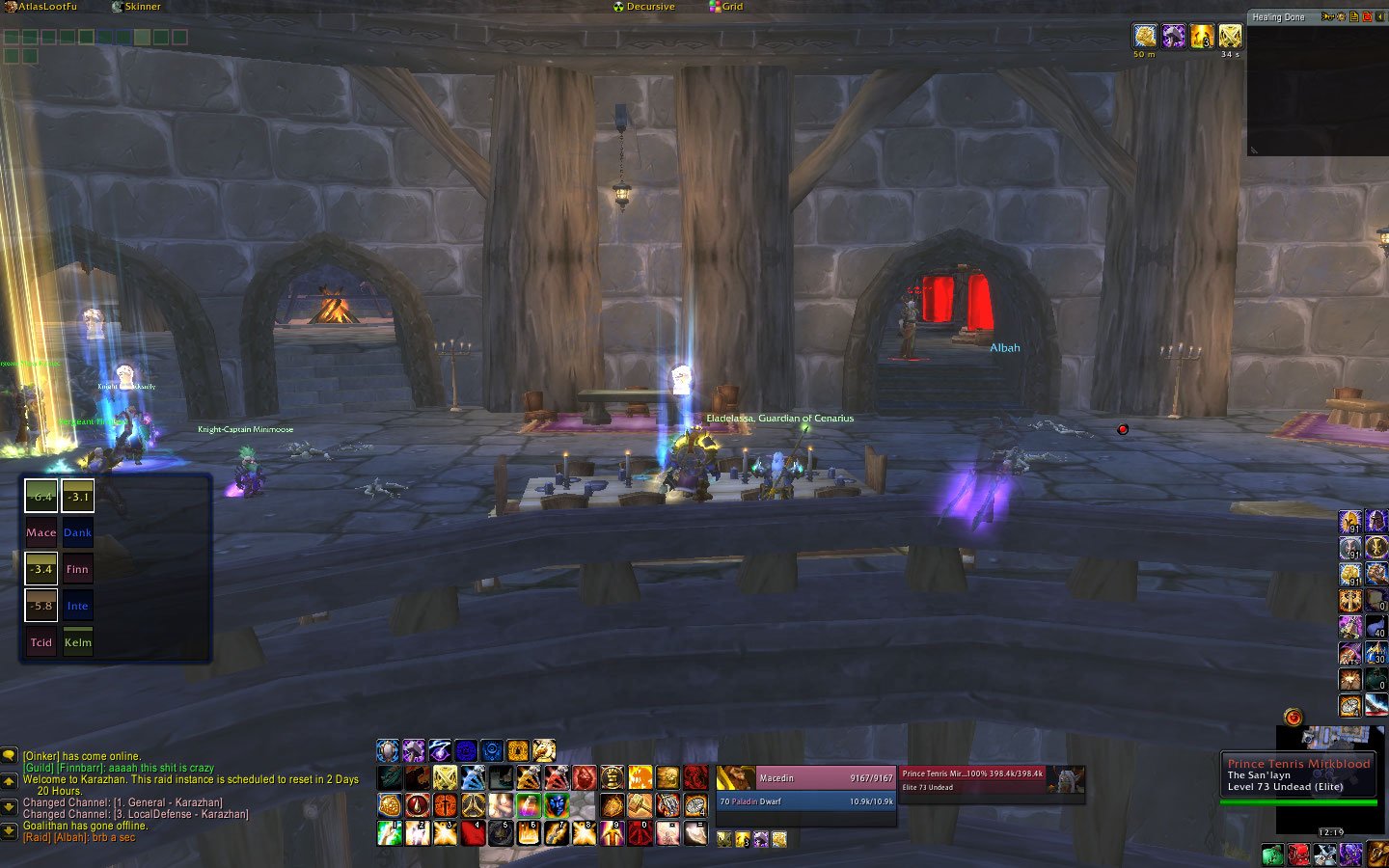The height and width of the screenshot is (868, 1389).
Task: Cast the ability in hotbar slot 1
Action: [x=390, y=832]
